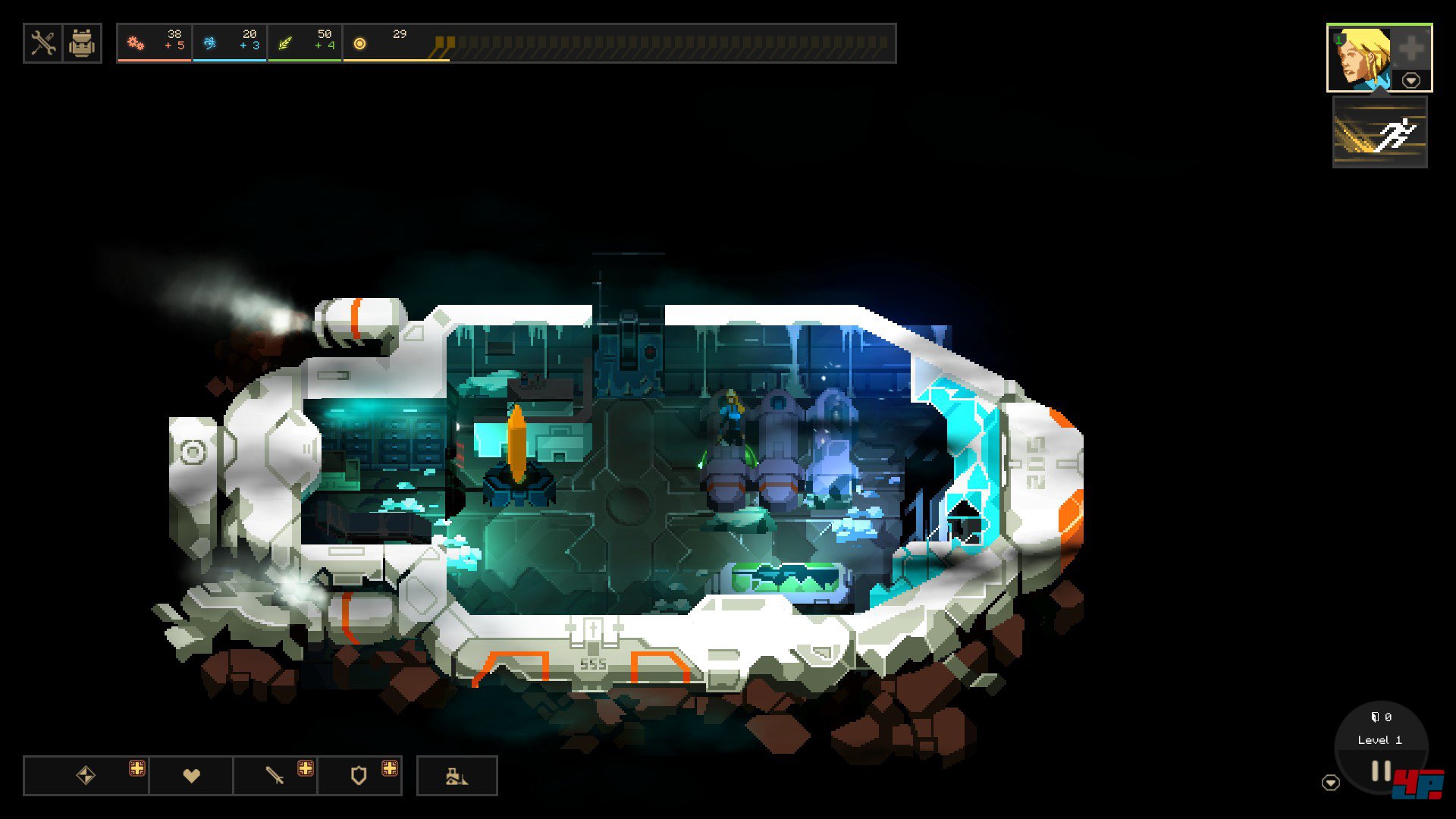Expand the hero panel dropdown arrow
1456x819 pixels.
[x=1411, y=80]
